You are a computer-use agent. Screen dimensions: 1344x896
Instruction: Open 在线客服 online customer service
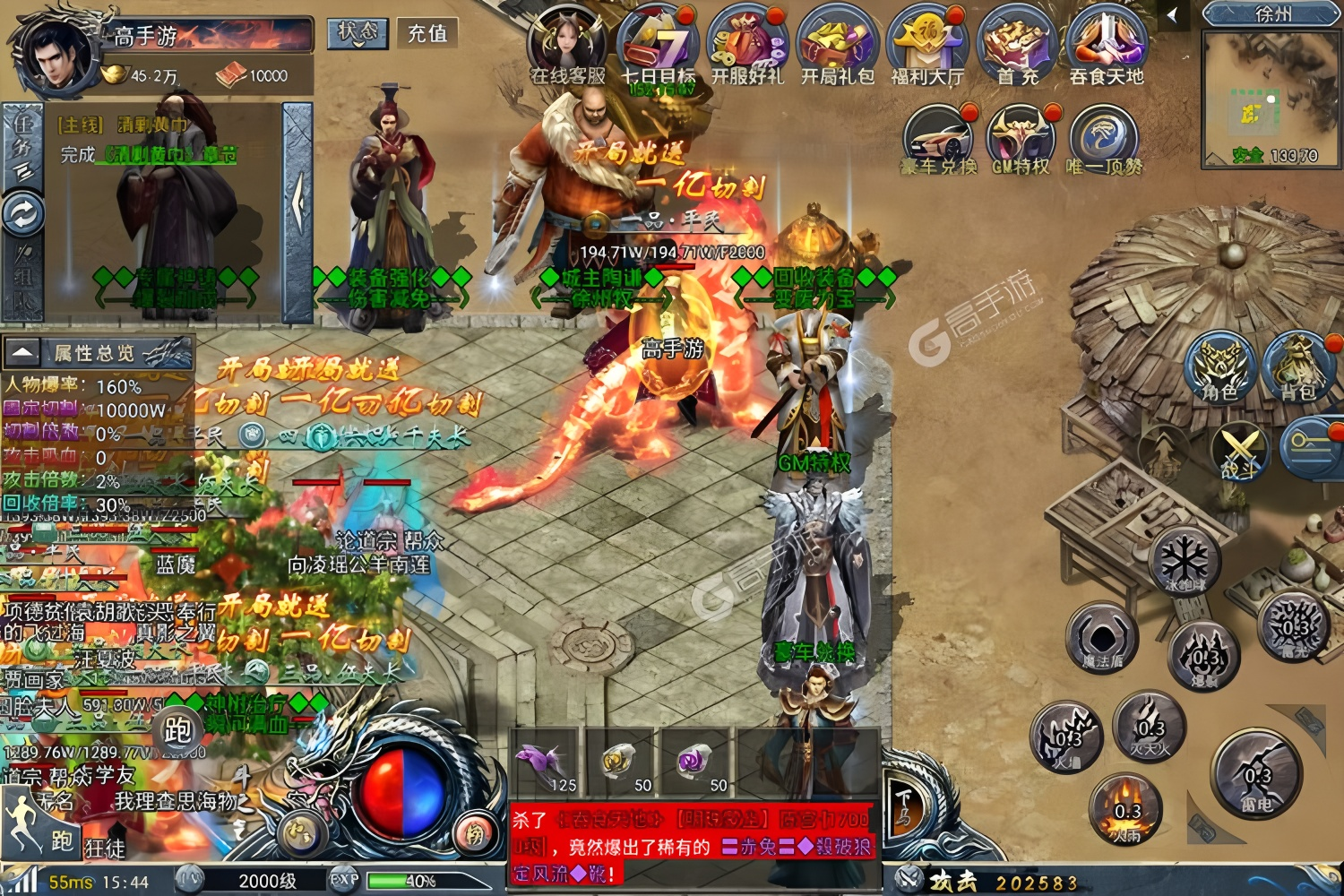coord(567,43)
